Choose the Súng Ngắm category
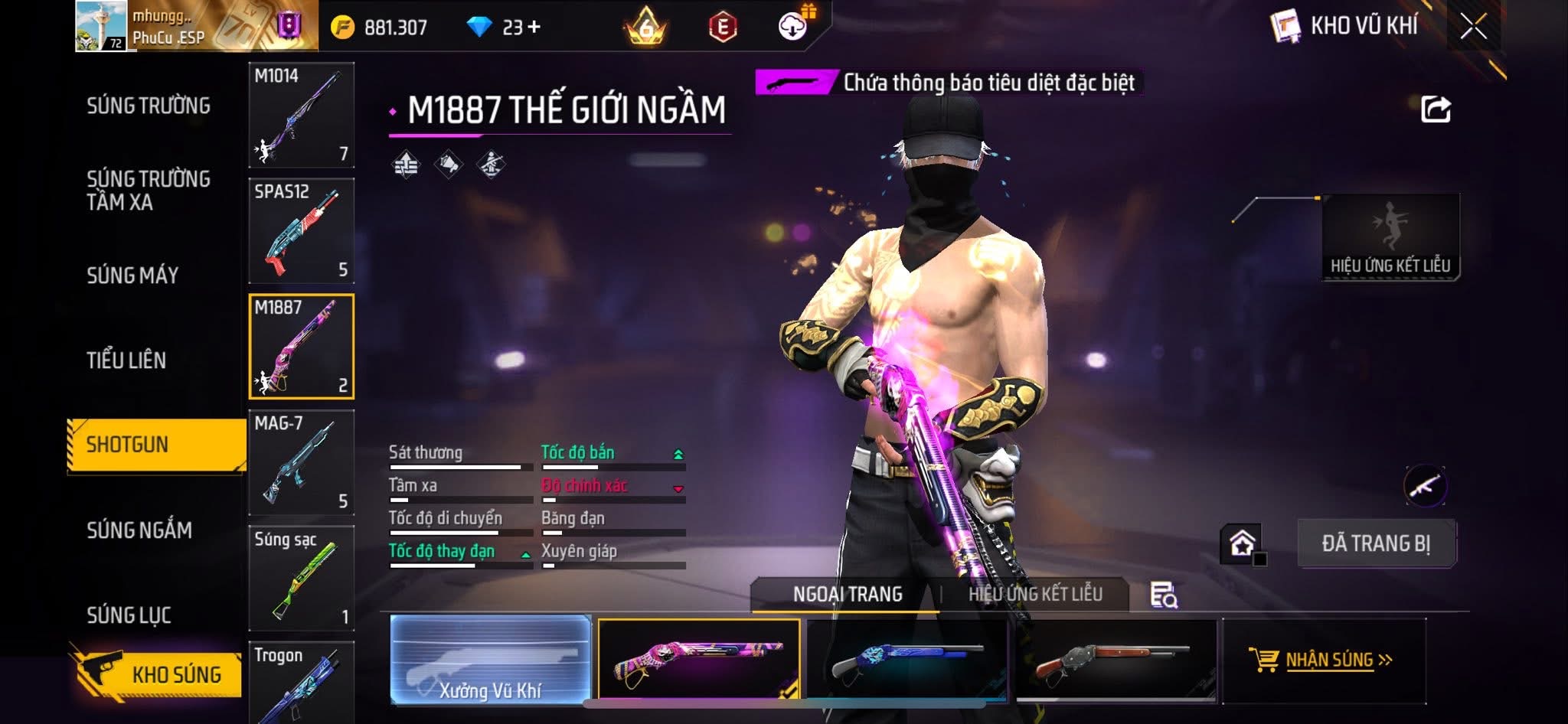Screen dimensions: 1568x724 (139, 530)
